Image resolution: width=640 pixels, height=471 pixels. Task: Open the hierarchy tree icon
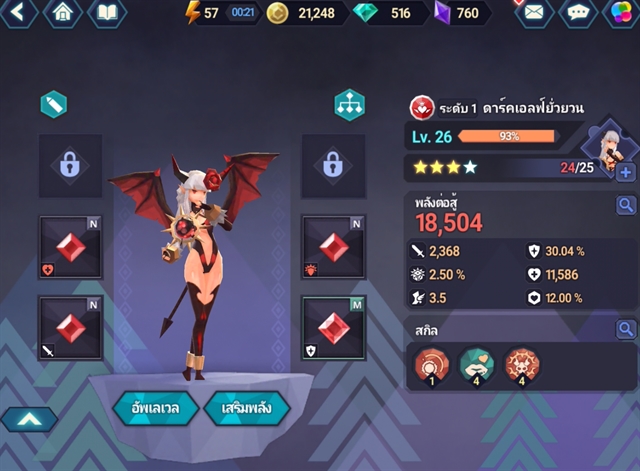tap(349, 105)
